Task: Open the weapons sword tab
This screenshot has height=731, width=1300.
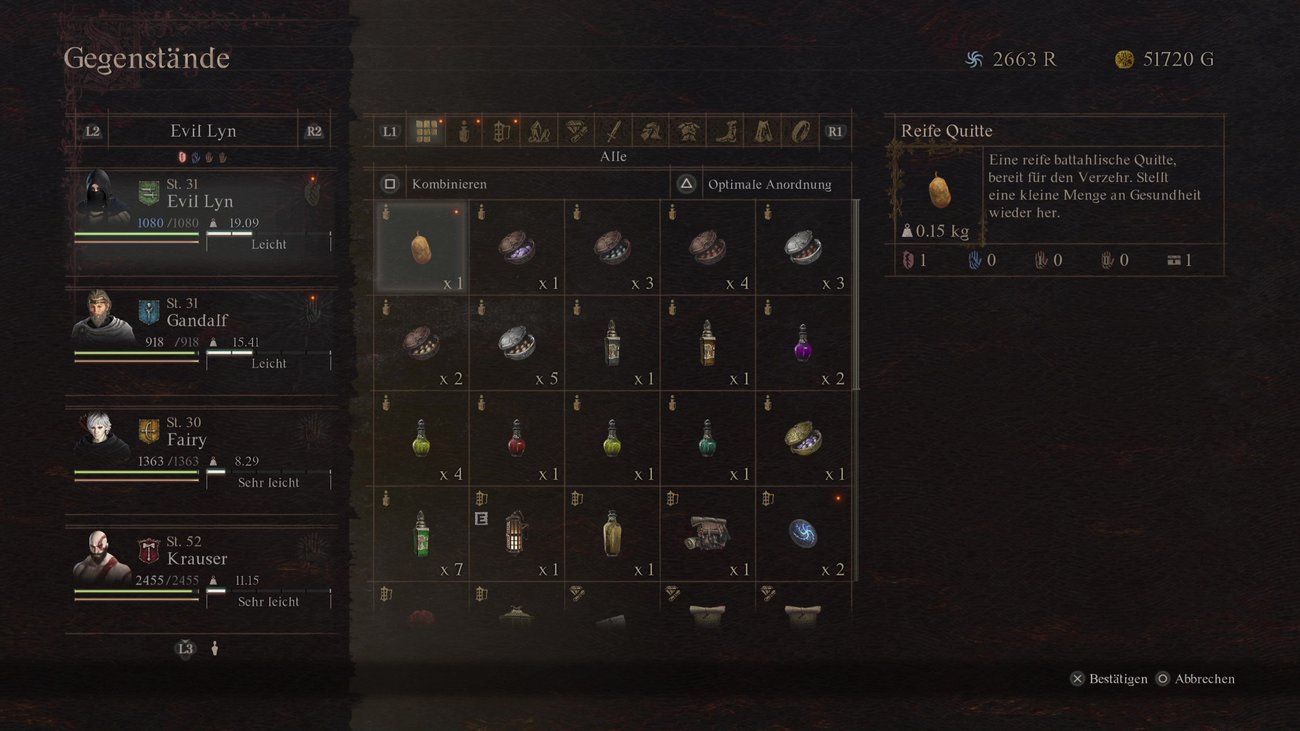Action: (x=613, y=131)
